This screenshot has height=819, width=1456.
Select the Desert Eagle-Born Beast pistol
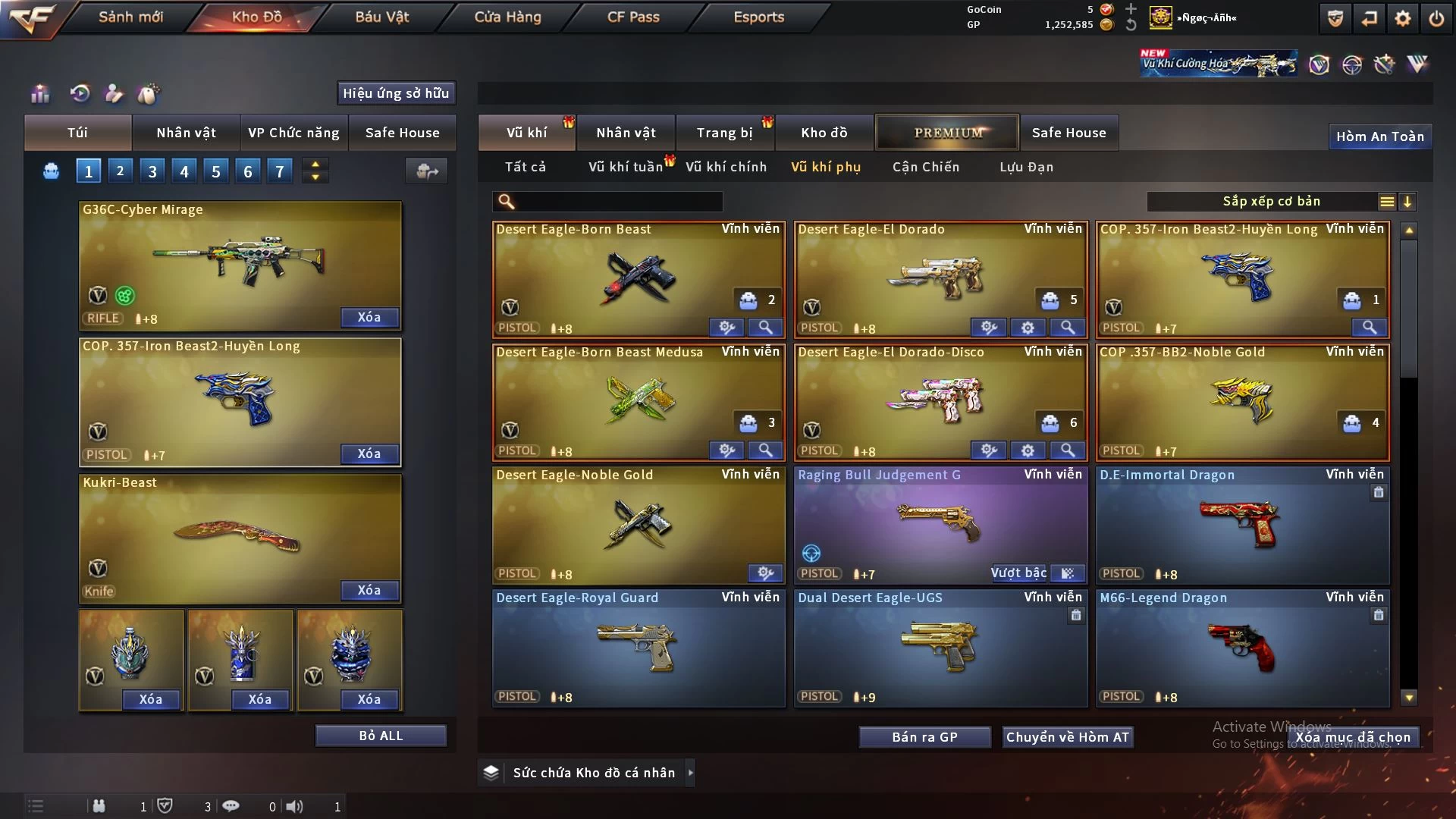tap(638, 278)
